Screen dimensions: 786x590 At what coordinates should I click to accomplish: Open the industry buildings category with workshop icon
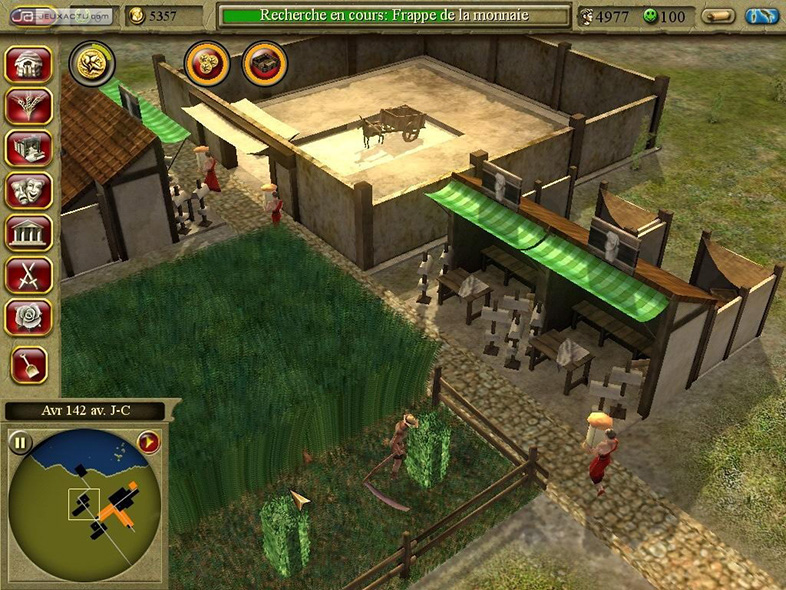click(28, 148)
